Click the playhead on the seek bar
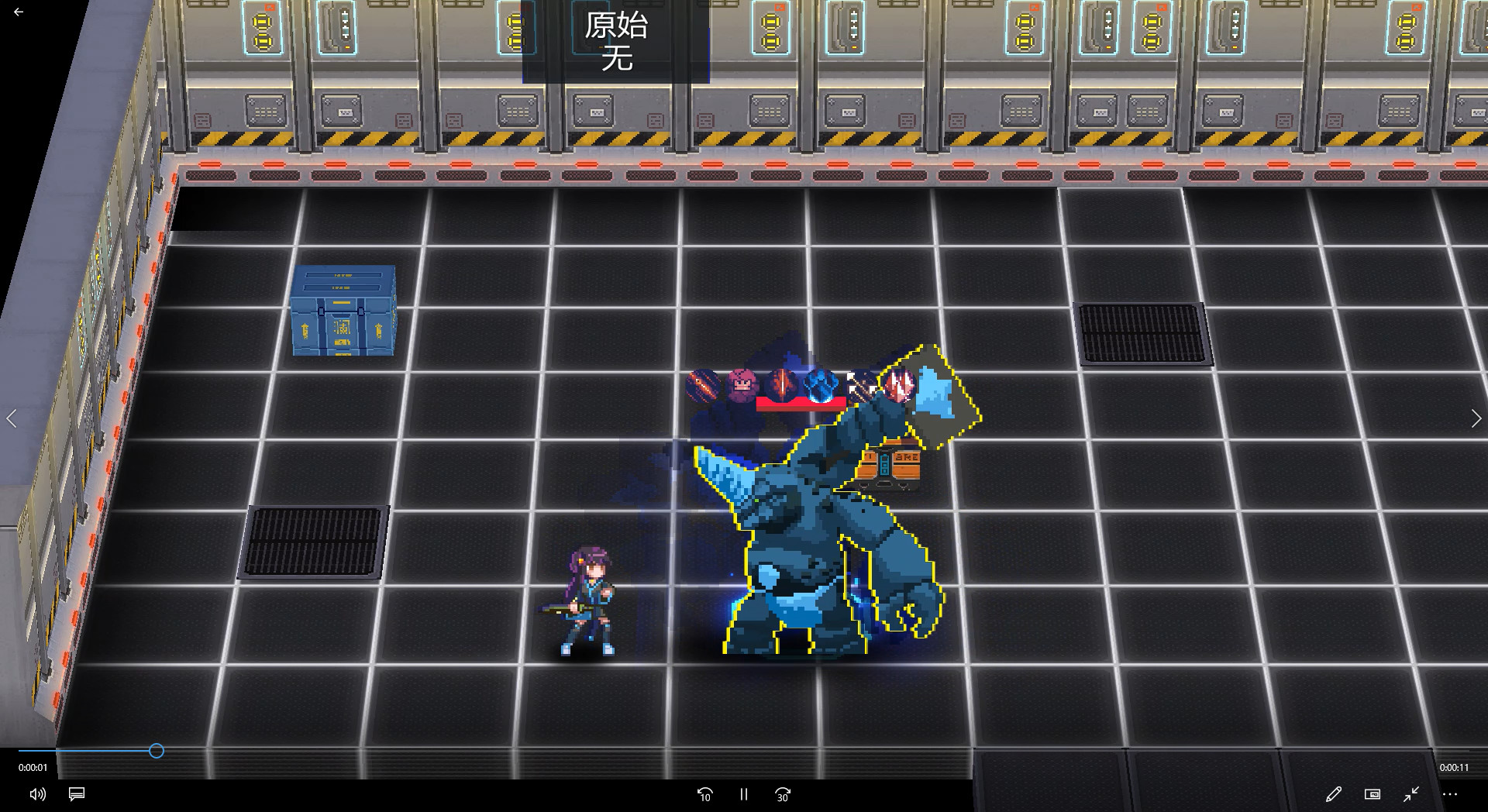This screenshot has height=812, width=1488. [x=156, y=751]
